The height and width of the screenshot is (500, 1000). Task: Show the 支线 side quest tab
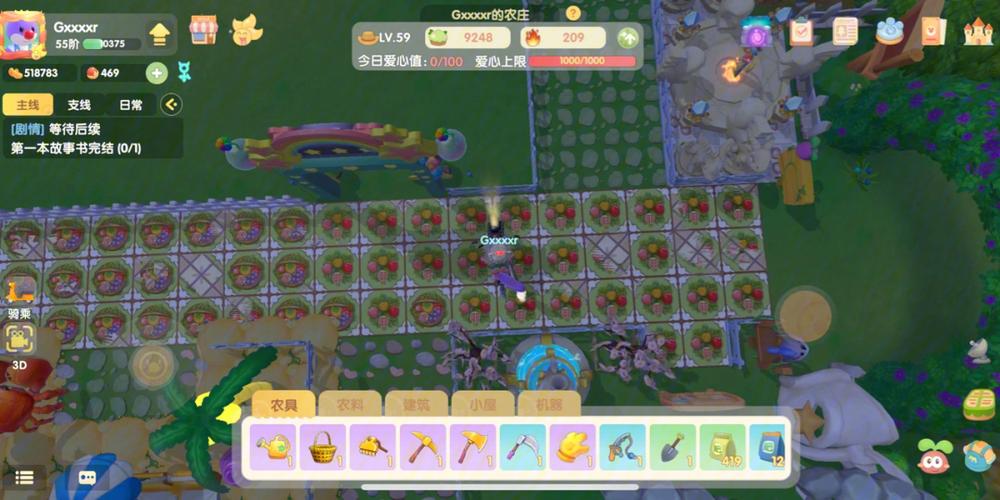[79, 105]
